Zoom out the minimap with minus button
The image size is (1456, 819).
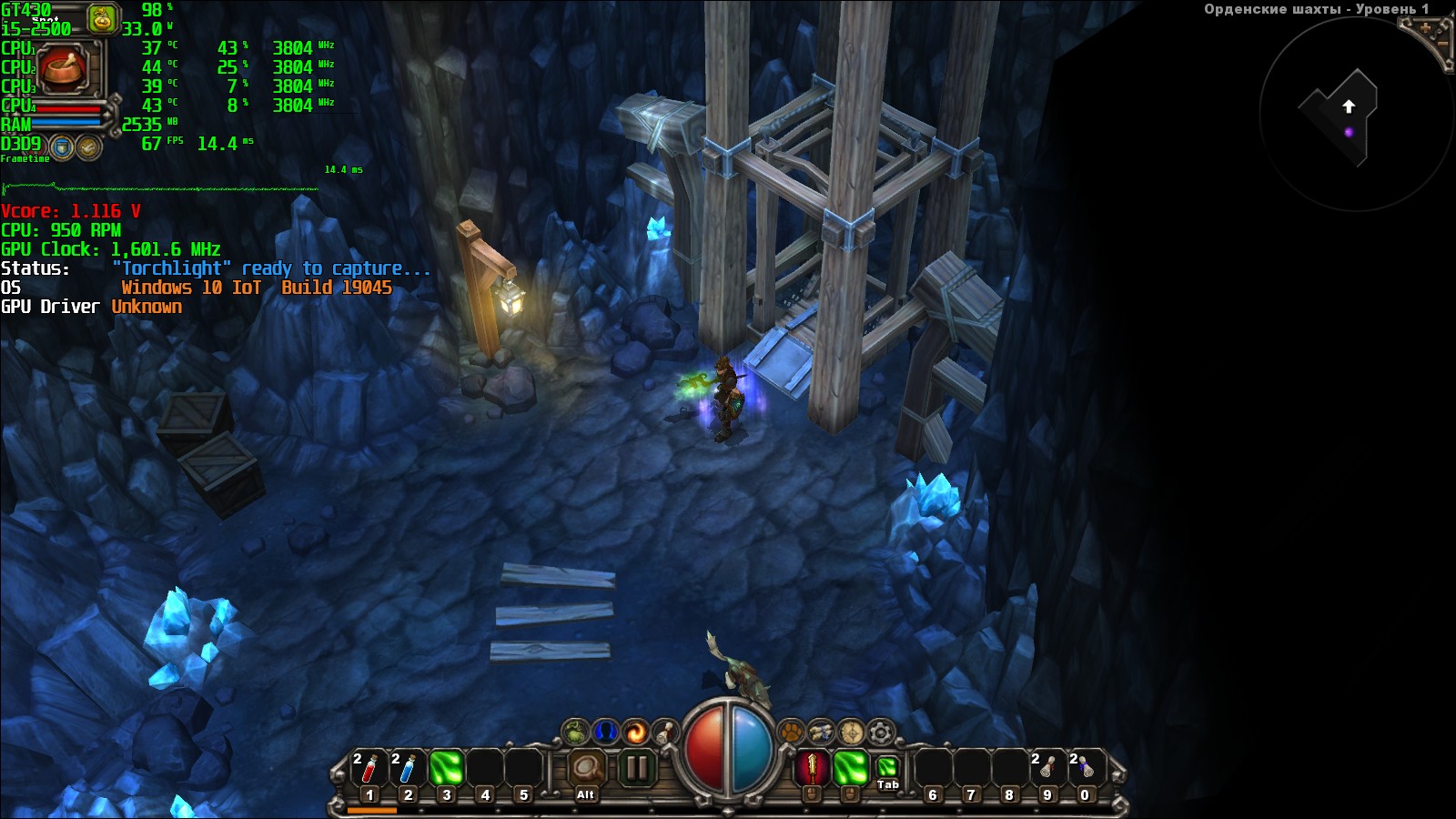(x=1441, y=44)
